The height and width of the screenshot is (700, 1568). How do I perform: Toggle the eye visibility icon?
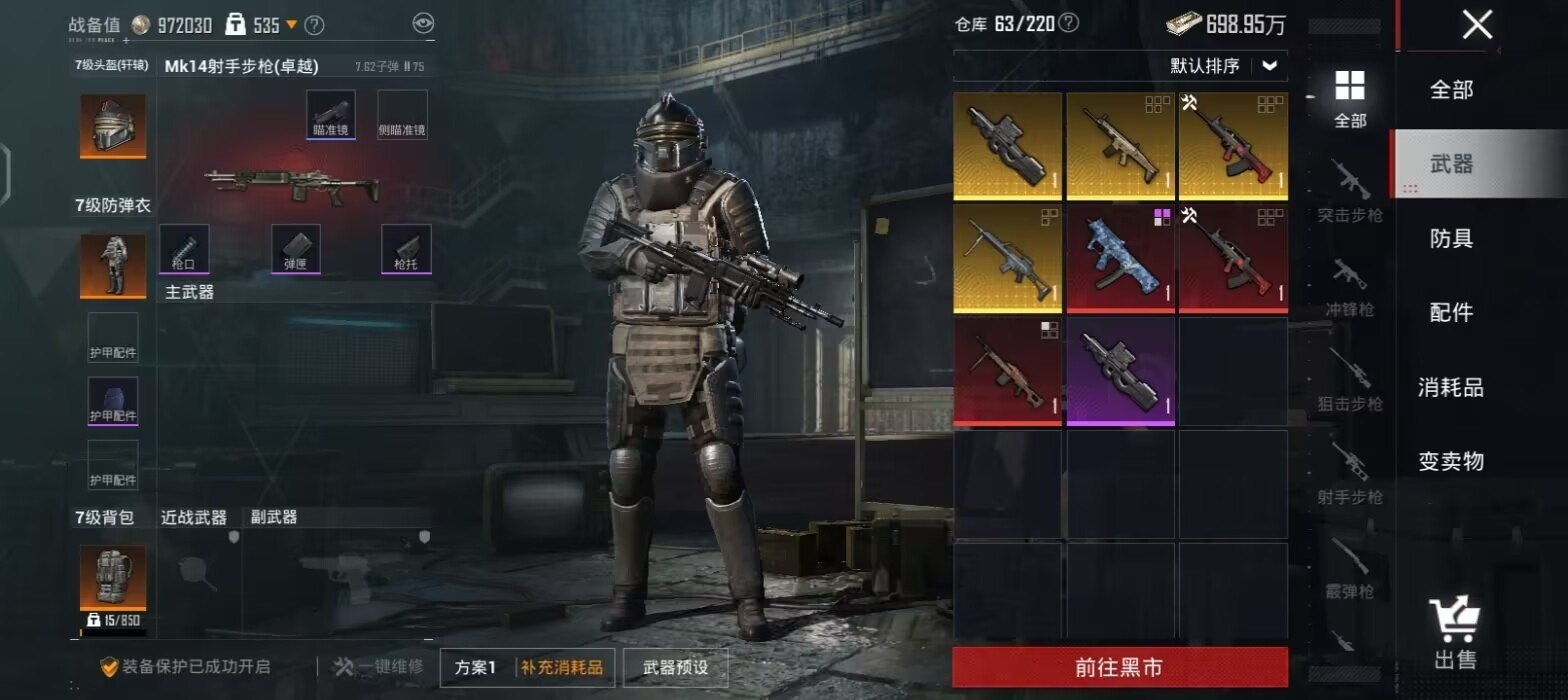click(x=423, y=24)
